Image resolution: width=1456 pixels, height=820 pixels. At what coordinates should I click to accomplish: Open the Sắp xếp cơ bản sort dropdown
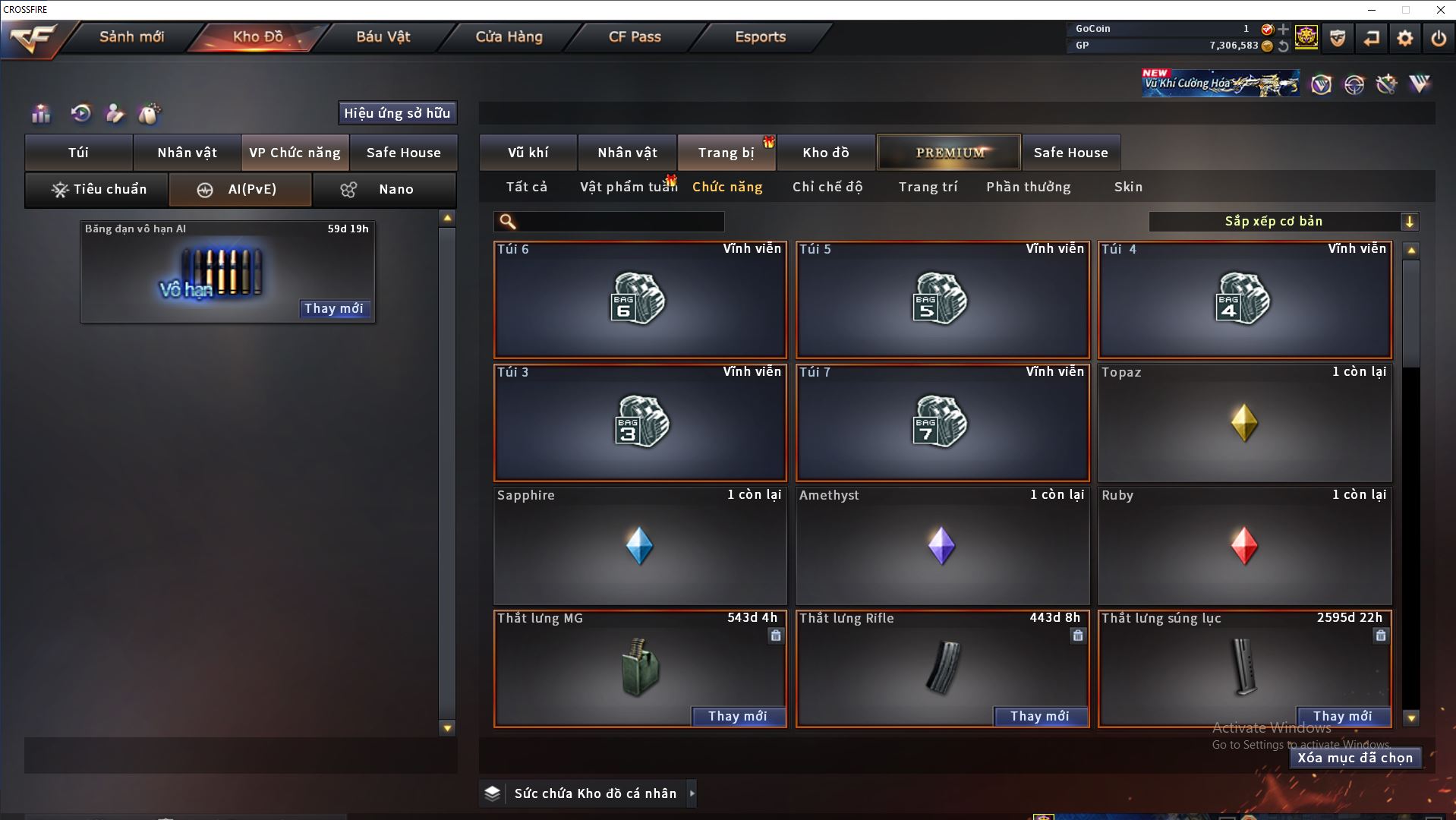1283,222
